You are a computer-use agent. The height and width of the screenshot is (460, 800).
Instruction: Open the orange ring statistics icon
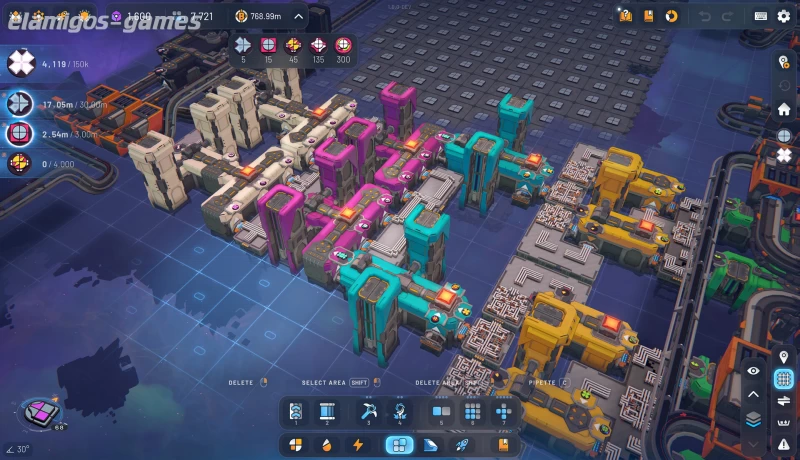tap(672, 16)
